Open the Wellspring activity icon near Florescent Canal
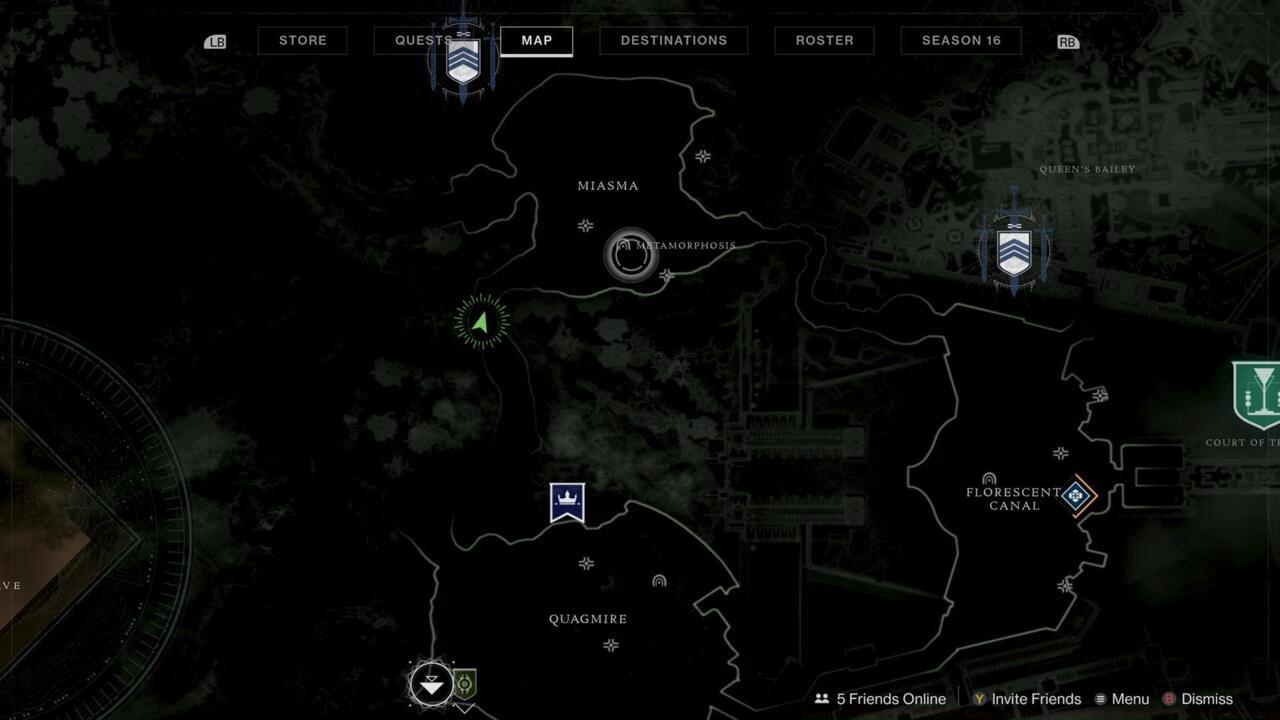 click(x=1076, y=493)
